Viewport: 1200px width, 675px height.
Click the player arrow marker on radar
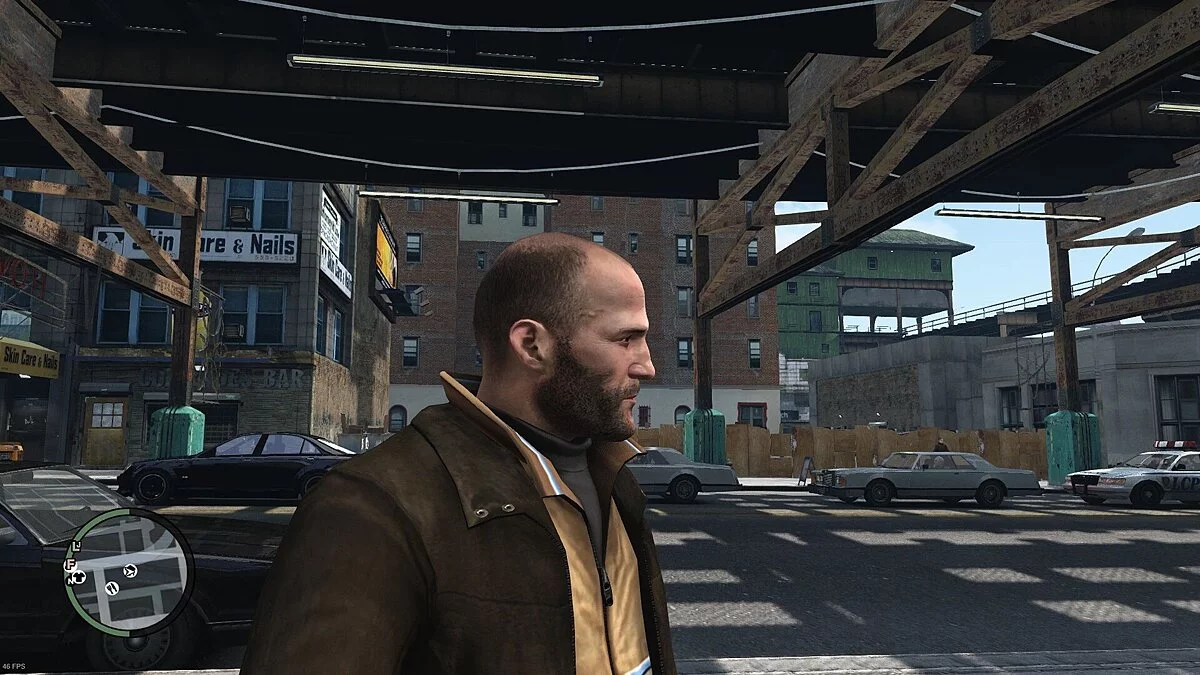(x=130, y=571)
